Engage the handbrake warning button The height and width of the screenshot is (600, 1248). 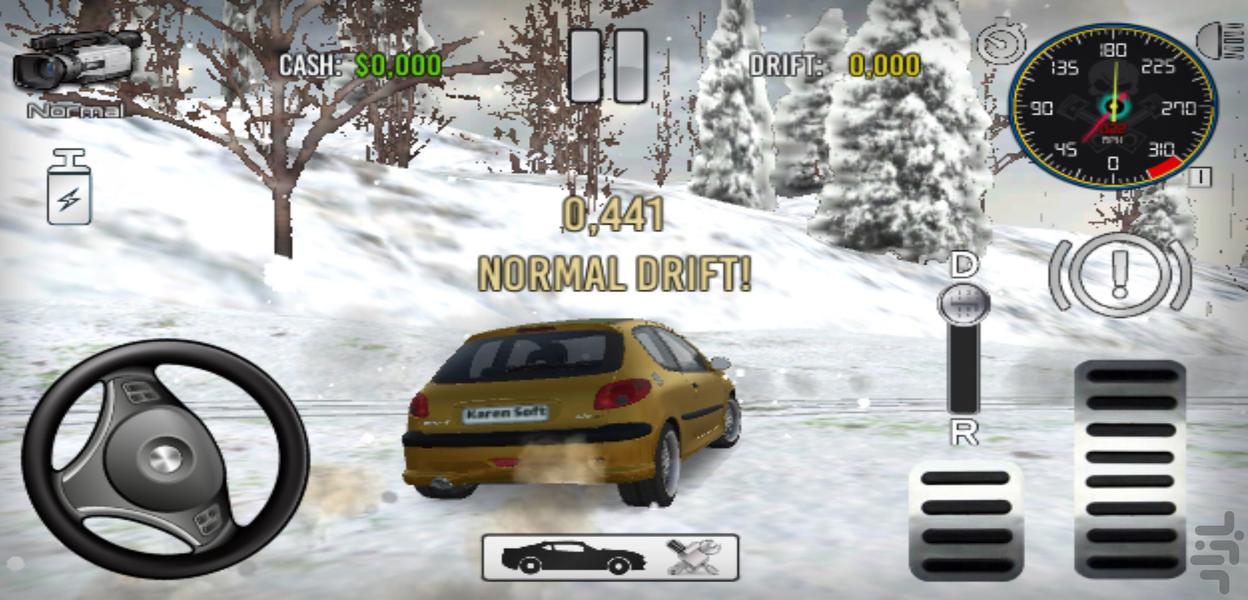(x=1120, y=275)
